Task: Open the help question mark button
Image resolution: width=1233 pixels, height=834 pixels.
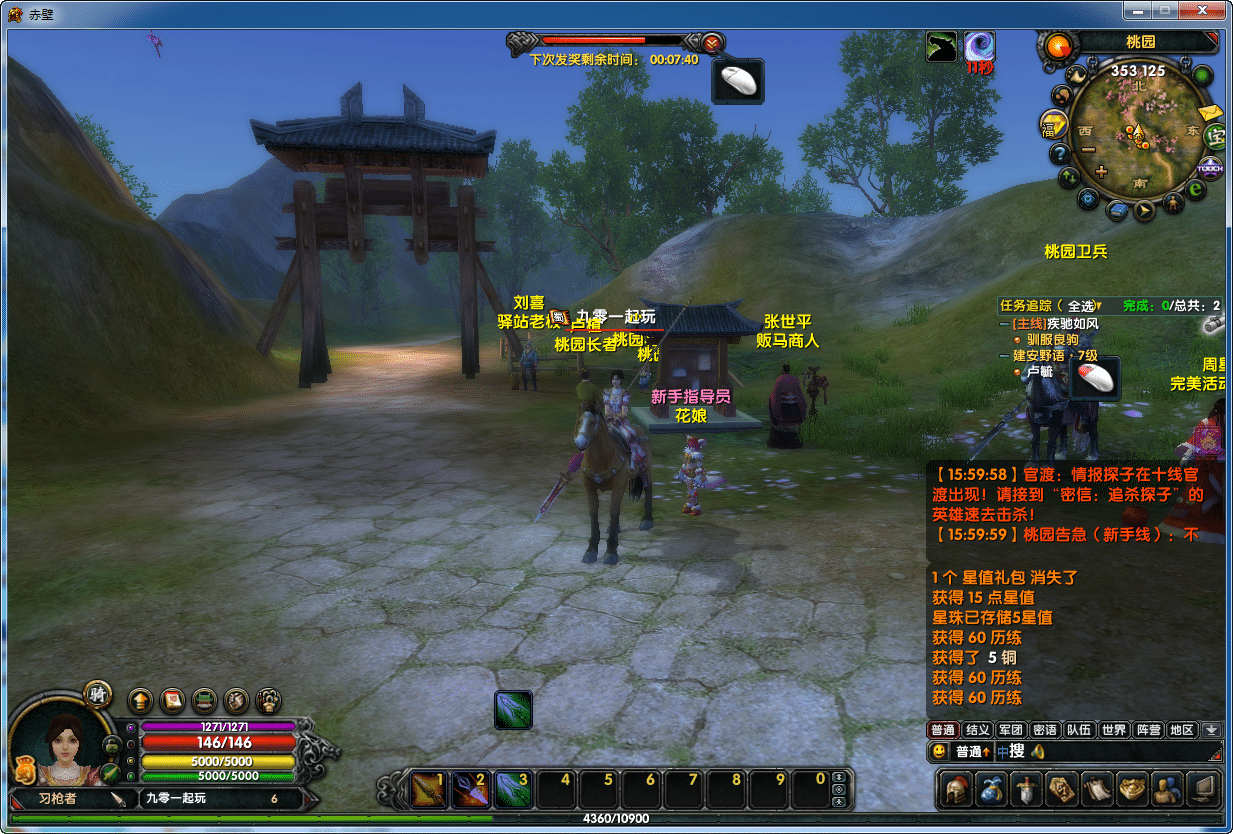Action: point(1060,154)
